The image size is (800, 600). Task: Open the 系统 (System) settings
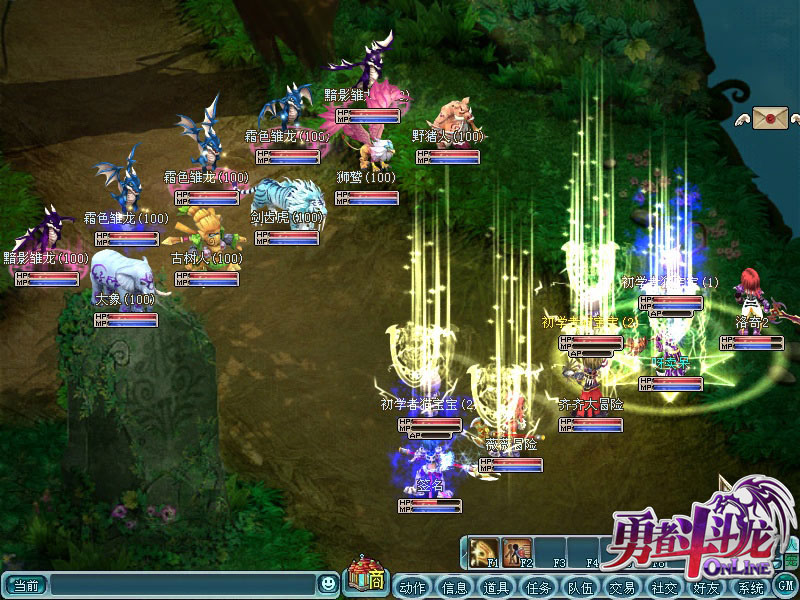point(749,587)
